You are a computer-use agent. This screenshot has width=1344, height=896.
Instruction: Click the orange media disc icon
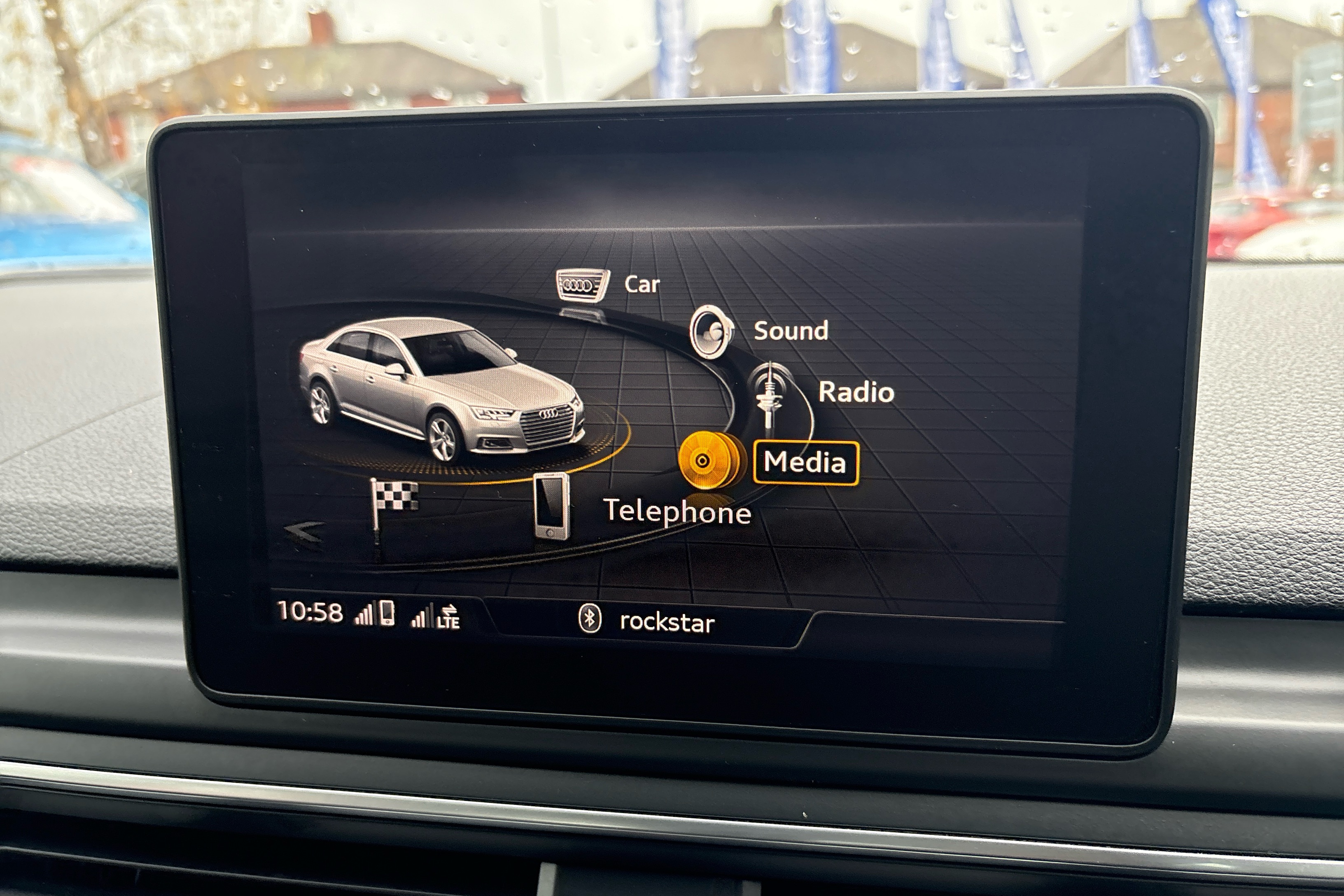click(708, 461)
